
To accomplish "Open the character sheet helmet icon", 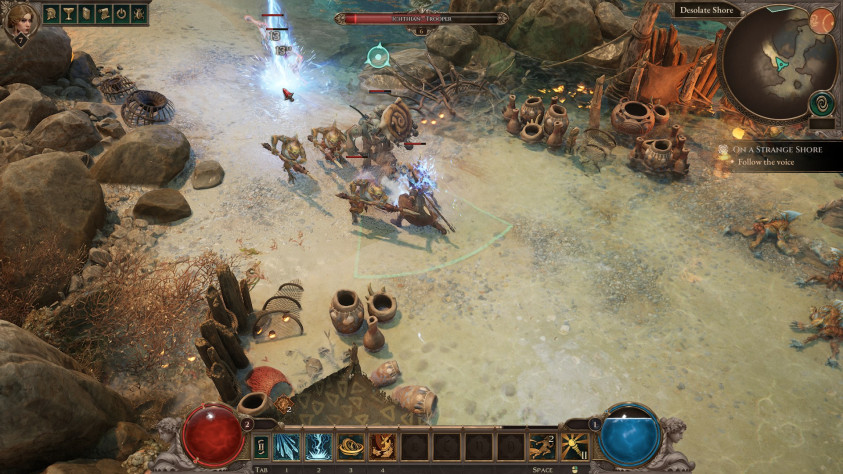I will coord(51,14).
